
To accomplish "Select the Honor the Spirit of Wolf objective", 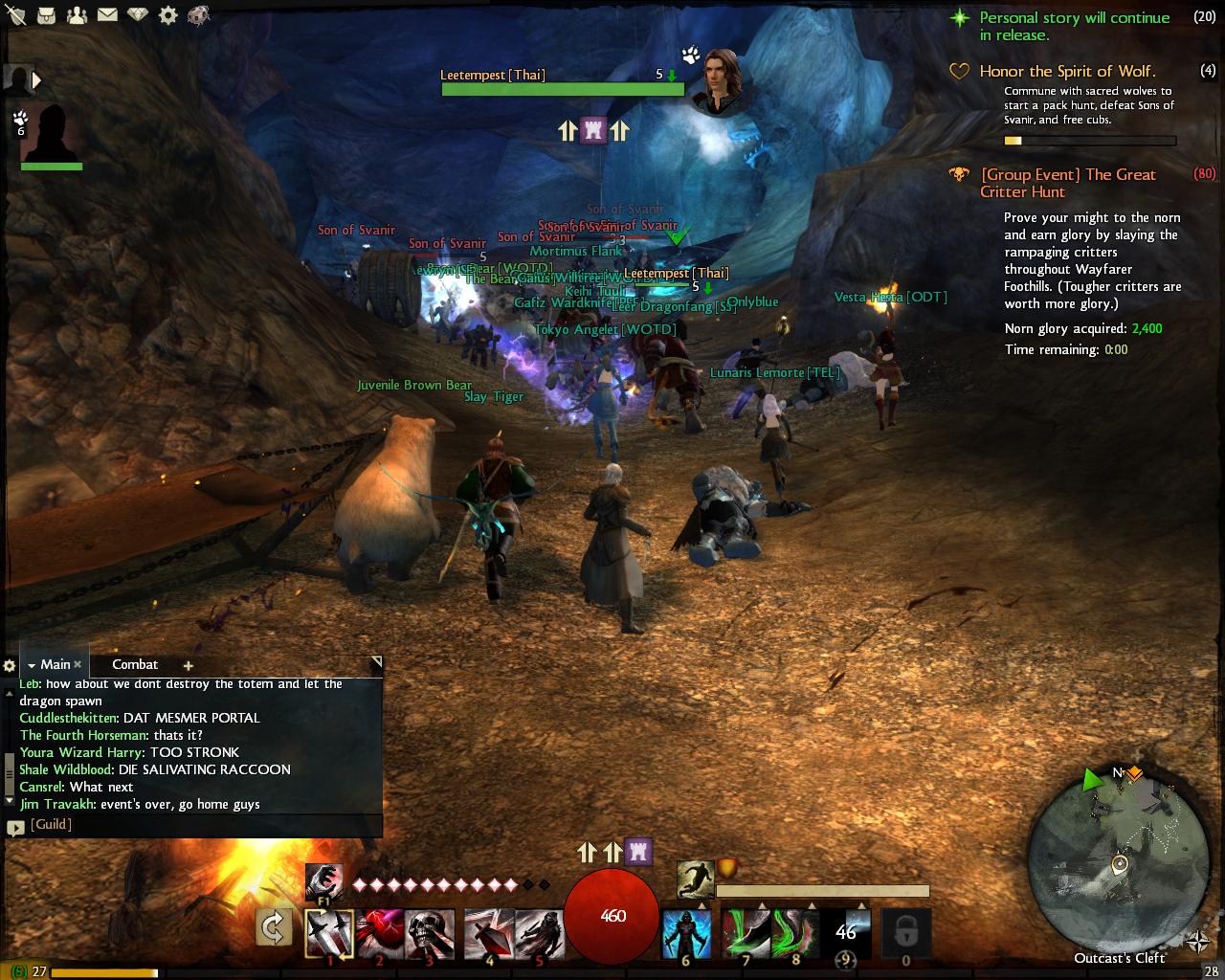I will pyautogui.click(x=1067, y=71).
